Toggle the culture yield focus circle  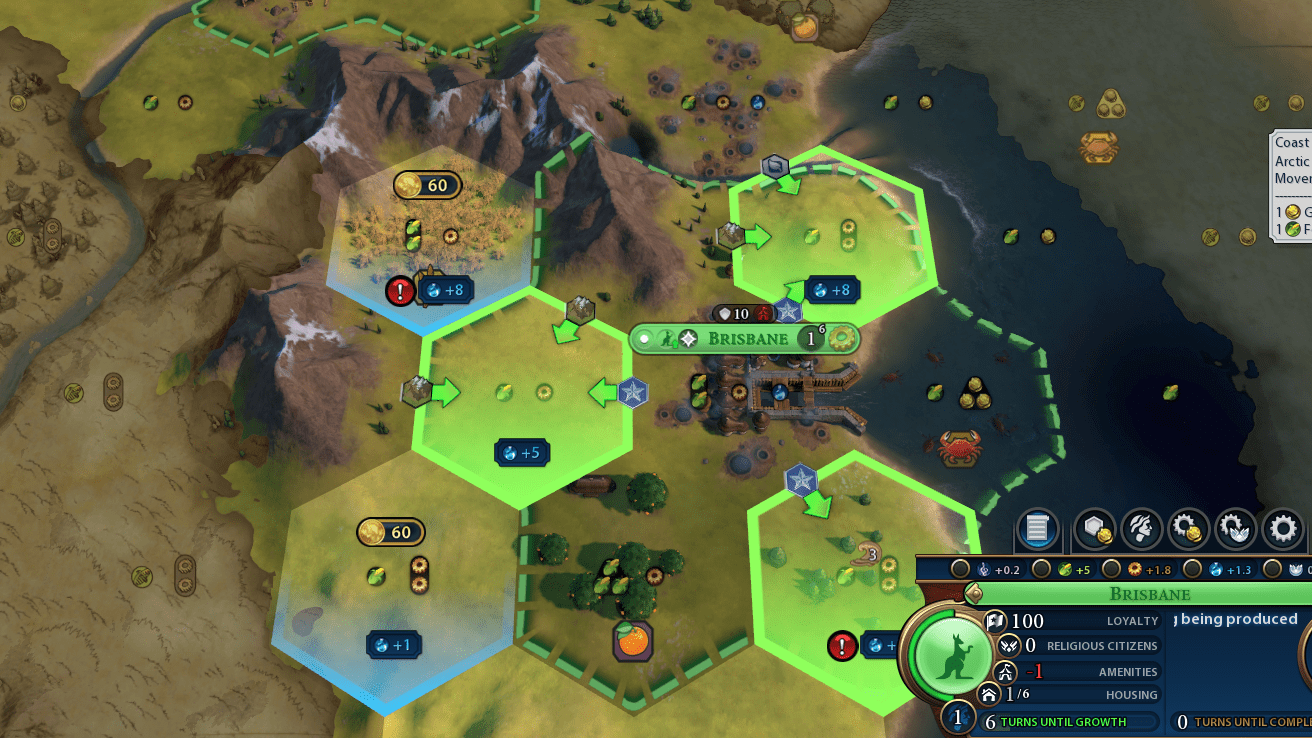click(x=960, y=570)
